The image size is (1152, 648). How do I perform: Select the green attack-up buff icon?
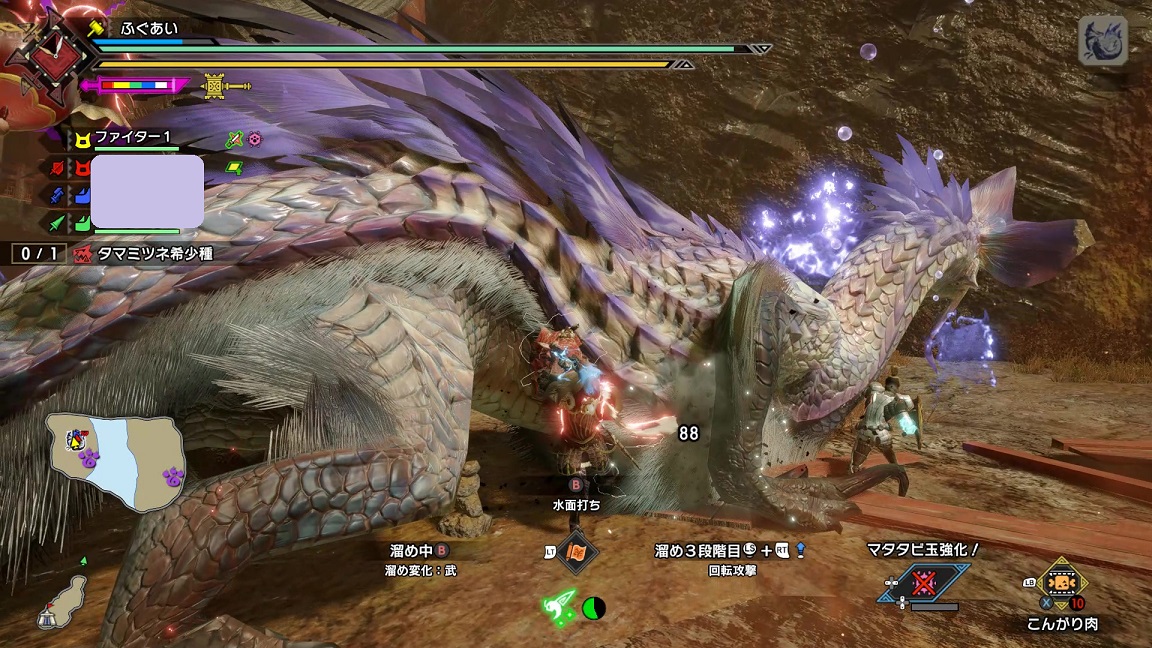[235, 139]
